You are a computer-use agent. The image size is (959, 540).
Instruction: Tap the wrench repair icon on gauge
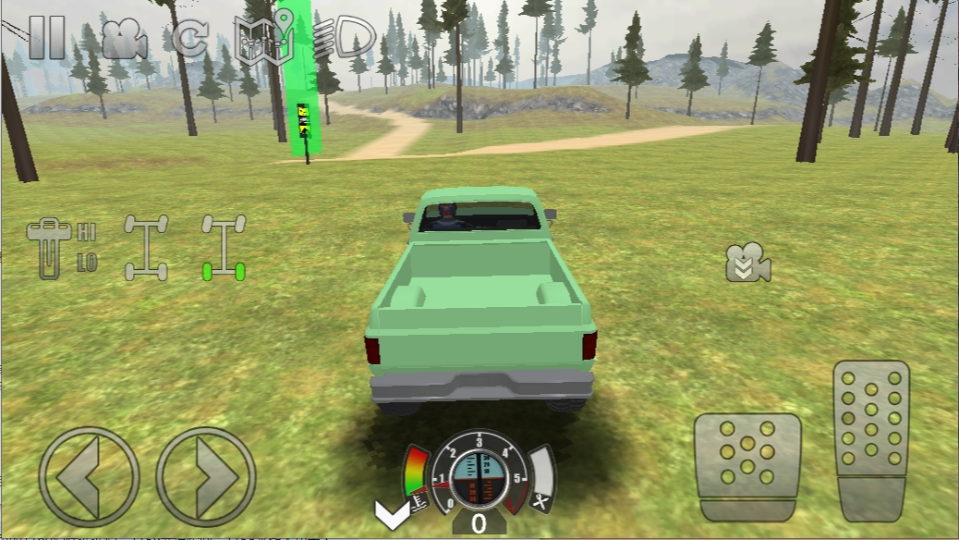tap(541, 501)
